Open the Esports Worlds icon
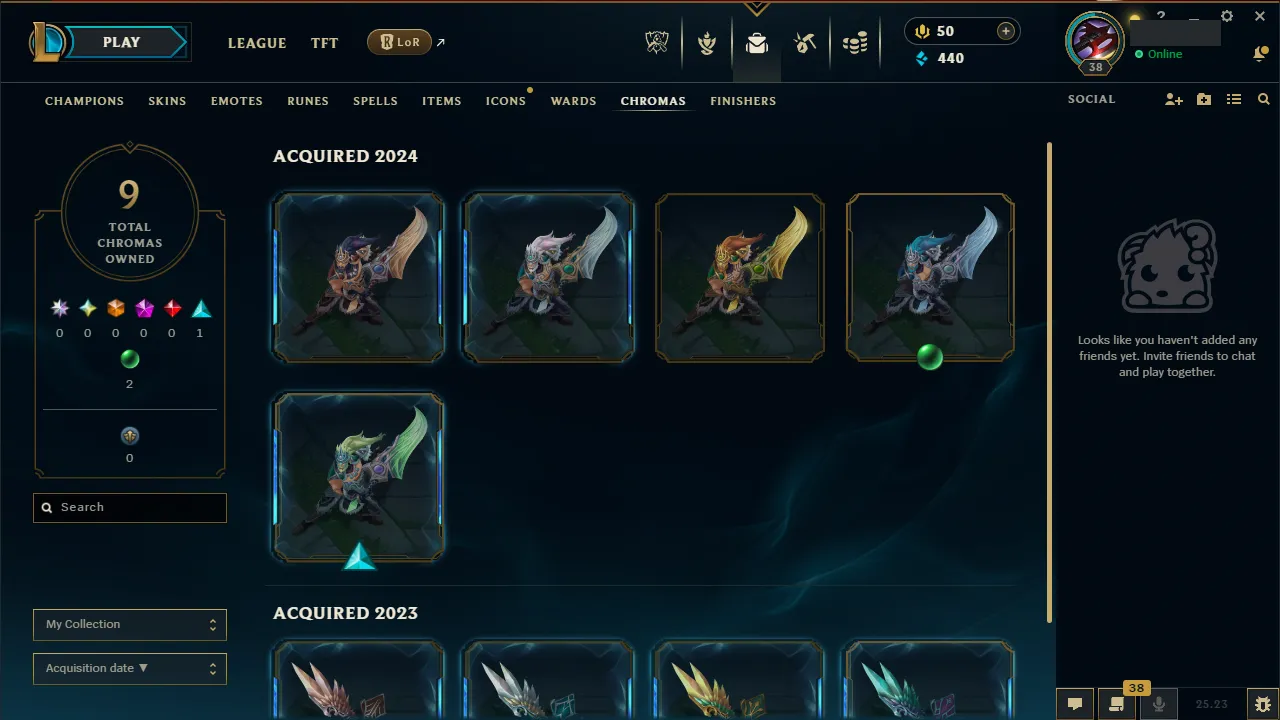The width and height of the screenshot is (1280, 720). 657,43
